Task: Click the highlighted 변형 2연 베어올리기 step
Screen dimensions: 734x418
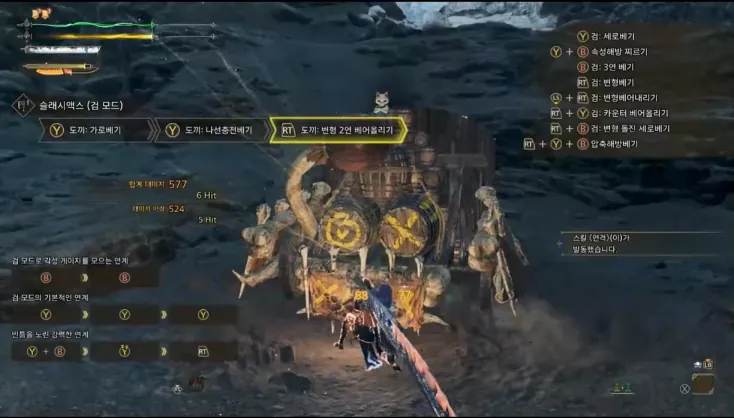Action: pyautogui.click(x=338, y=130)
